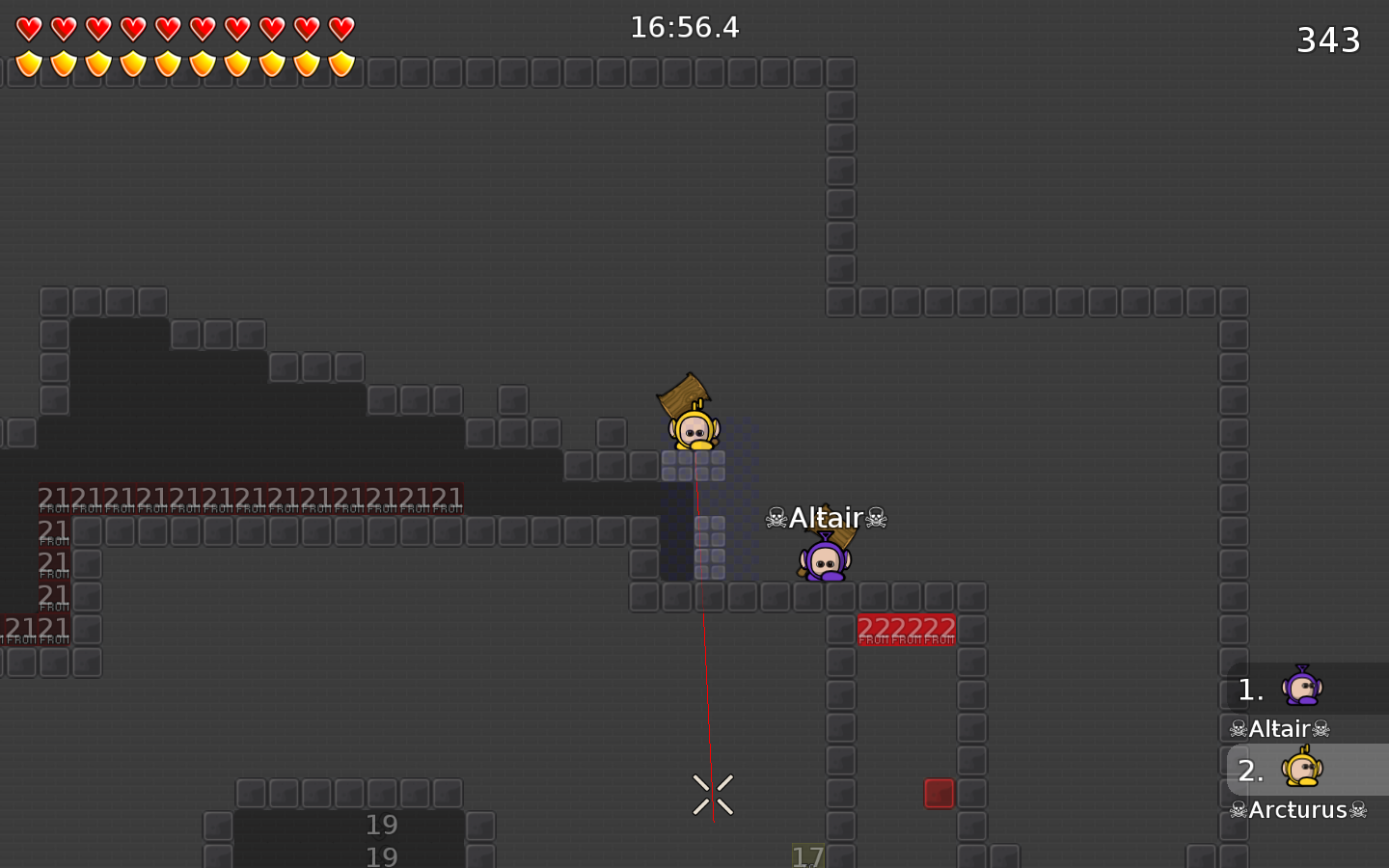Select Arcturus's yellow tee avatar in the leaderboard

[1302, 769]
